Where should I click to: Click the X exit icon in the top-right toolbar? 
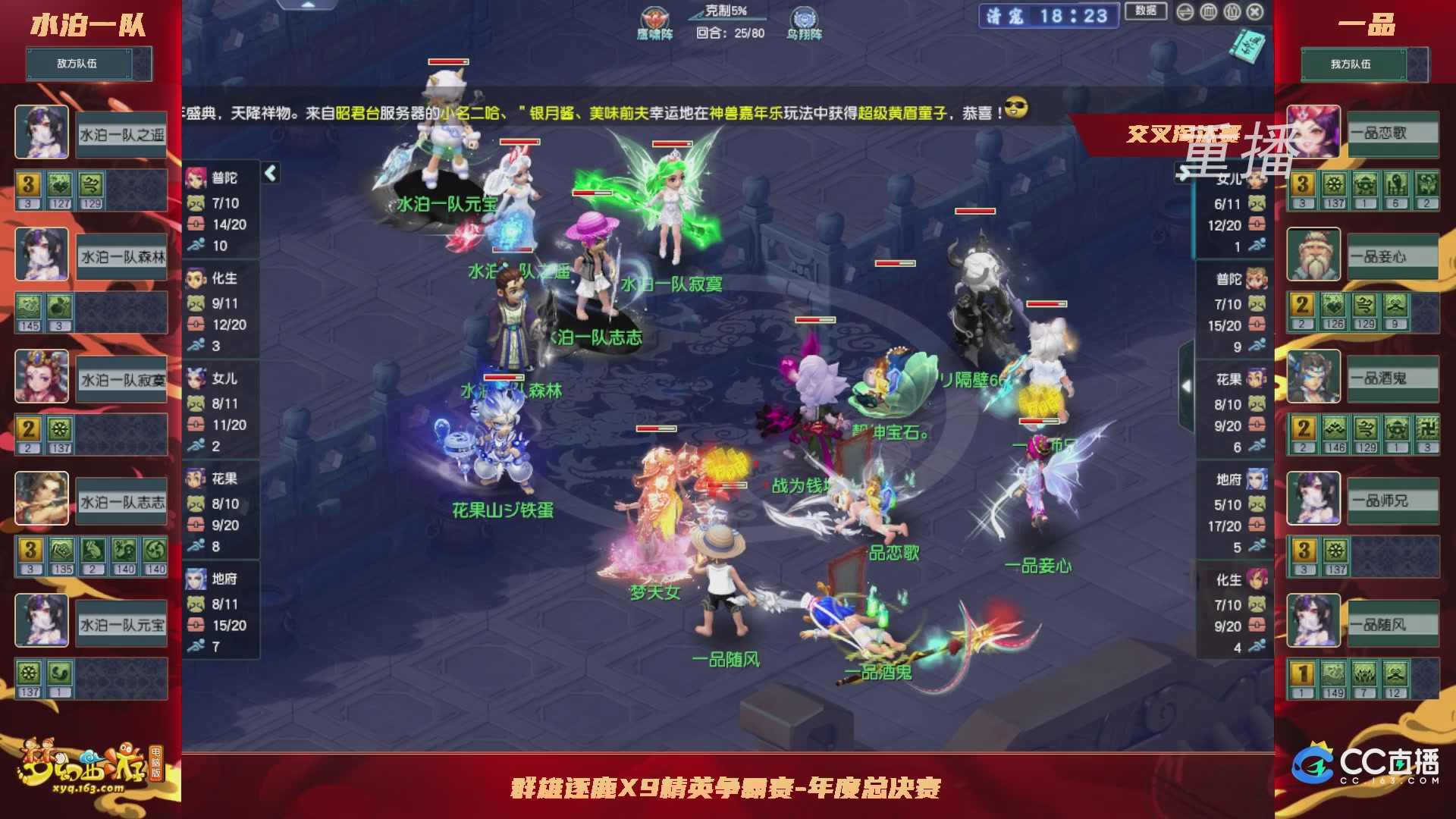(x=1254, y=12)
